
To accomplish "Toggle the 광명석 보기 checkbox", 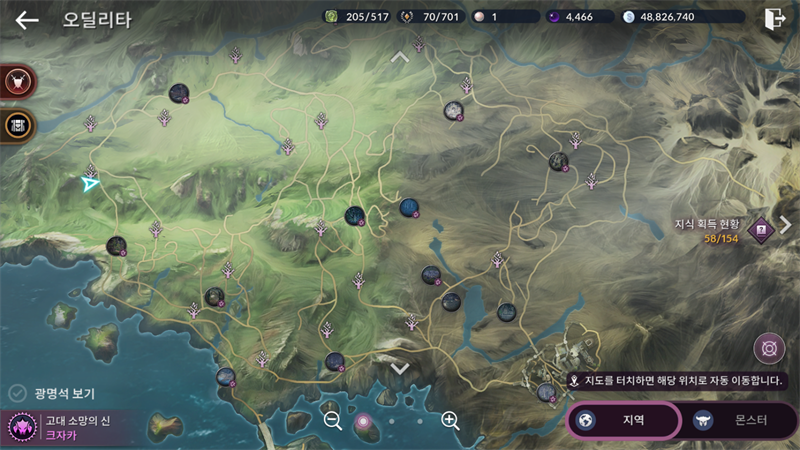I will 17,393.
